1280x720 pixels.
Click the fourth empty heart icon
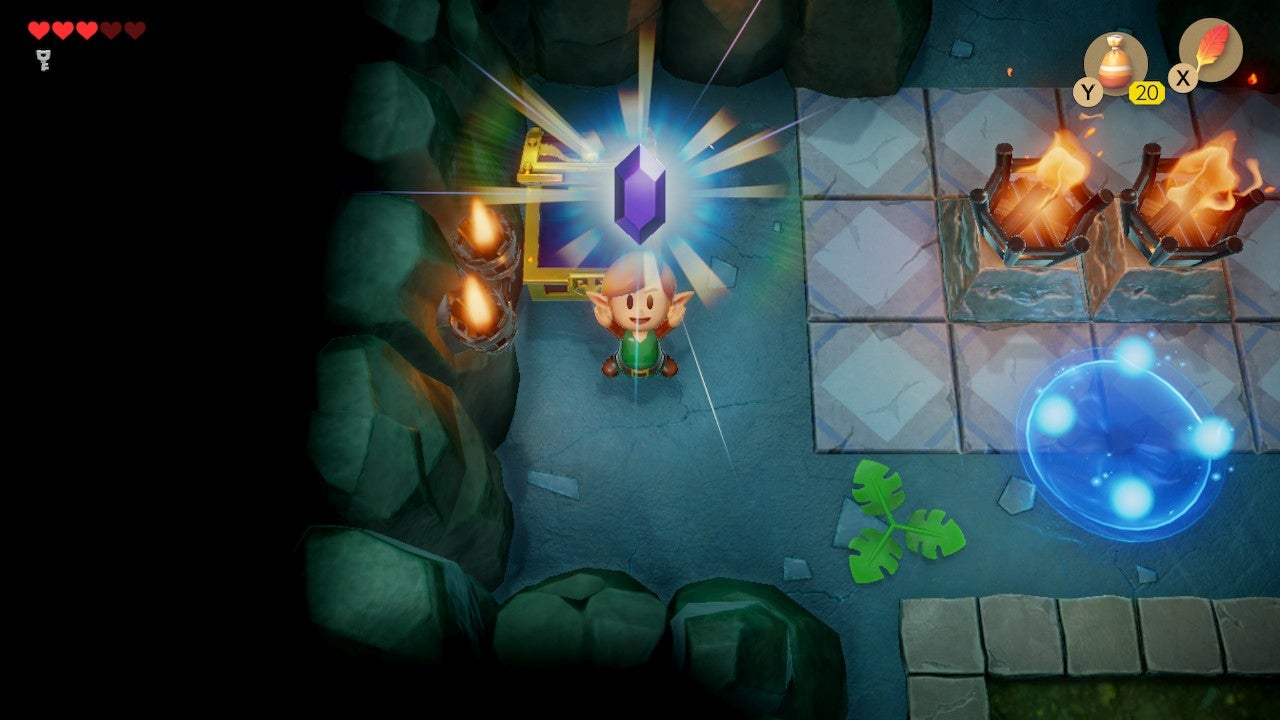pos(110,29)
